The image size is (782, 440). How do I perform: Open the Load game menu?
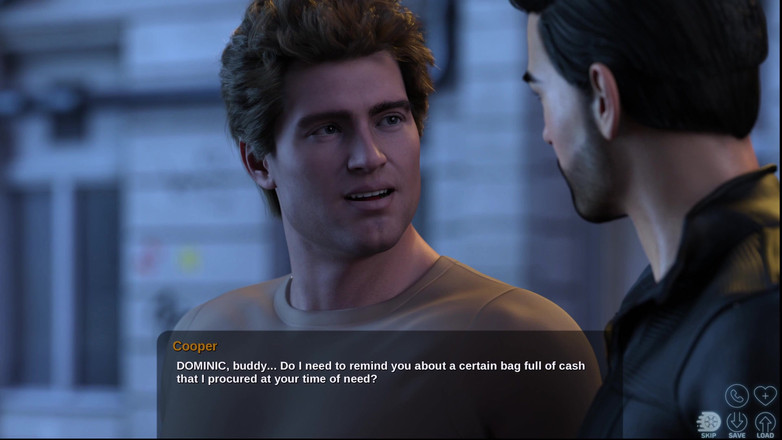(765, 423)
